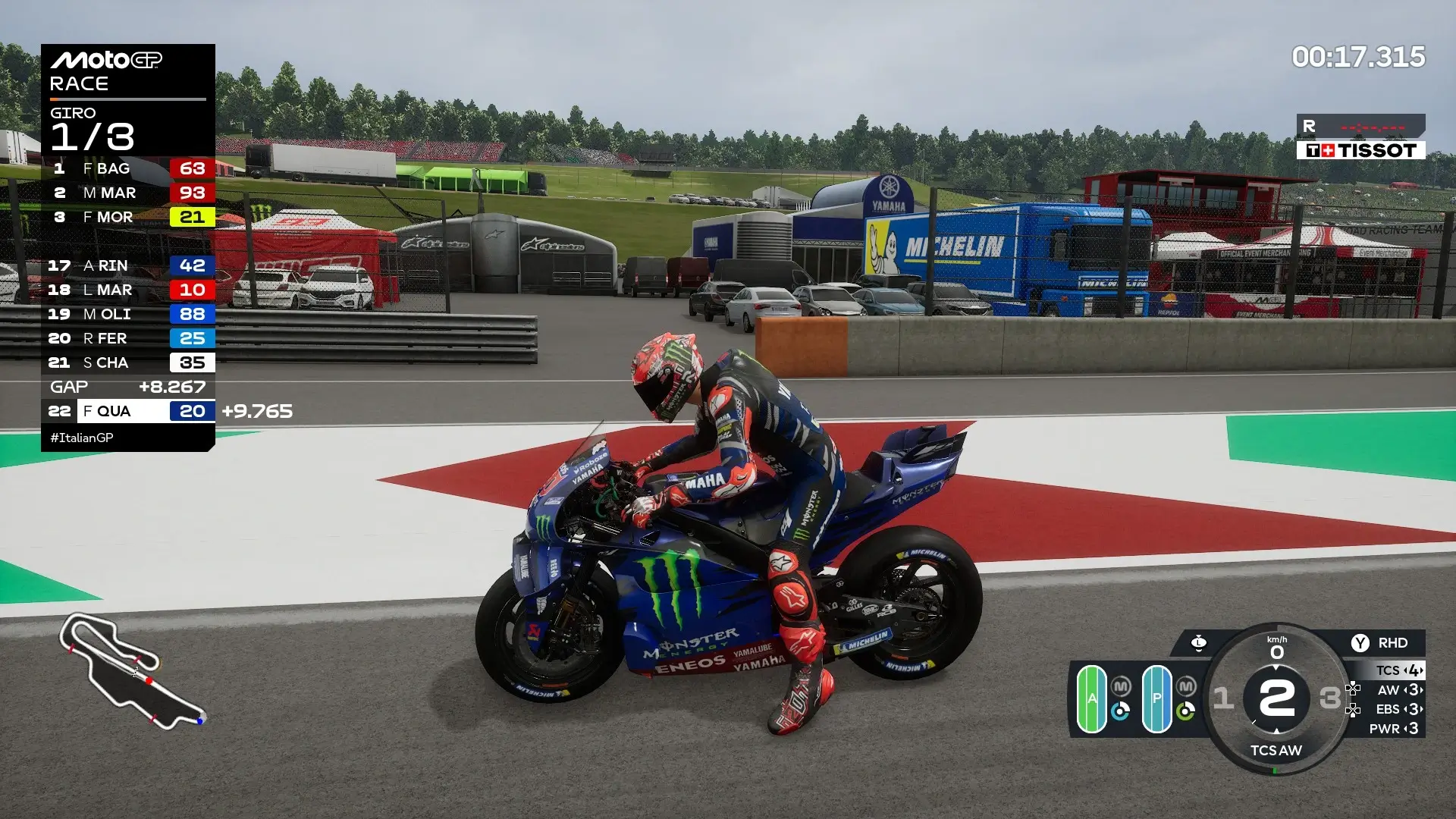Adjust the AW anti-wheelie setting

[x=1400, y=690]
